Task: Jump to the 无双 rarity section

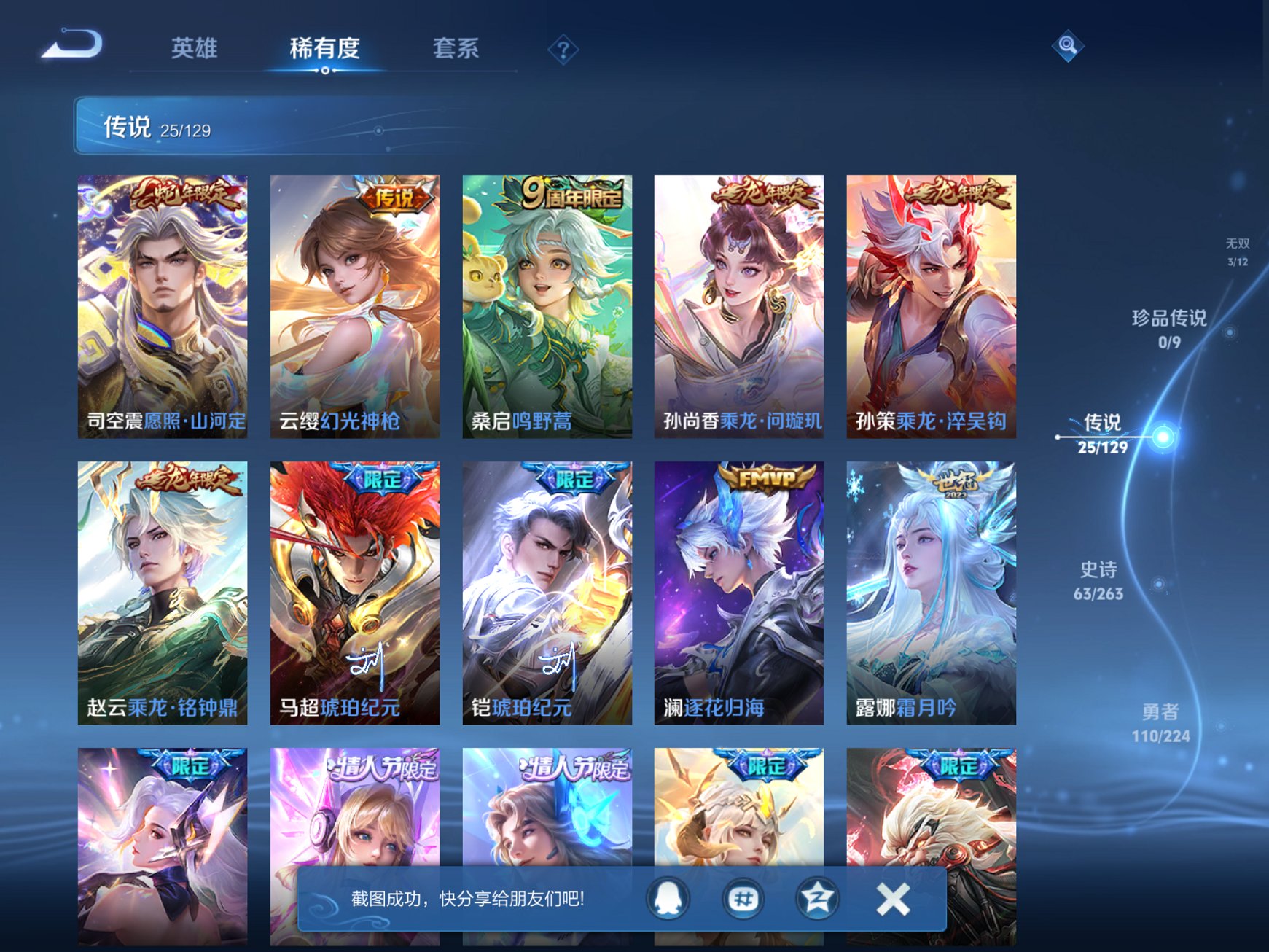Action: (x=1239, y=251)
